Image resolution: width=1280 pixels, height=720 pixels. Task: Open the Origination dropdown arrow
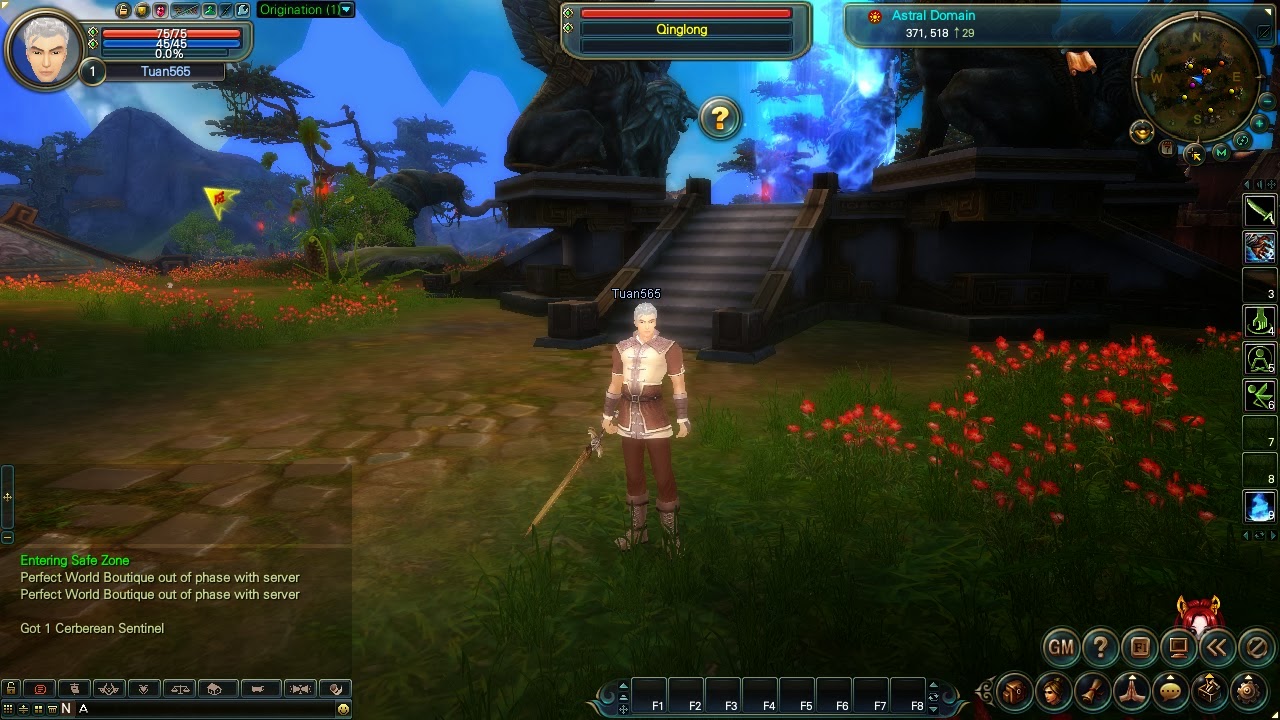click(x=346, y=10)
